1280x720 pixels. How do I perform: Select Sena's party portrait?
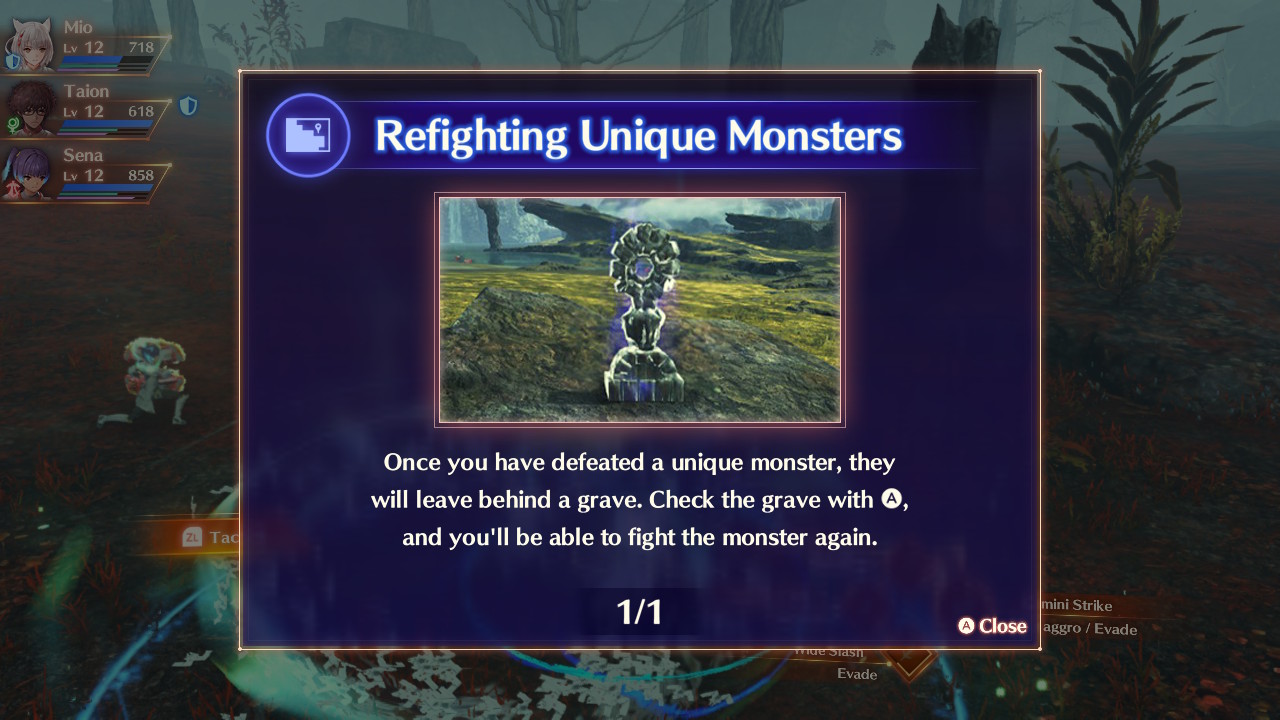pos(30,172)
